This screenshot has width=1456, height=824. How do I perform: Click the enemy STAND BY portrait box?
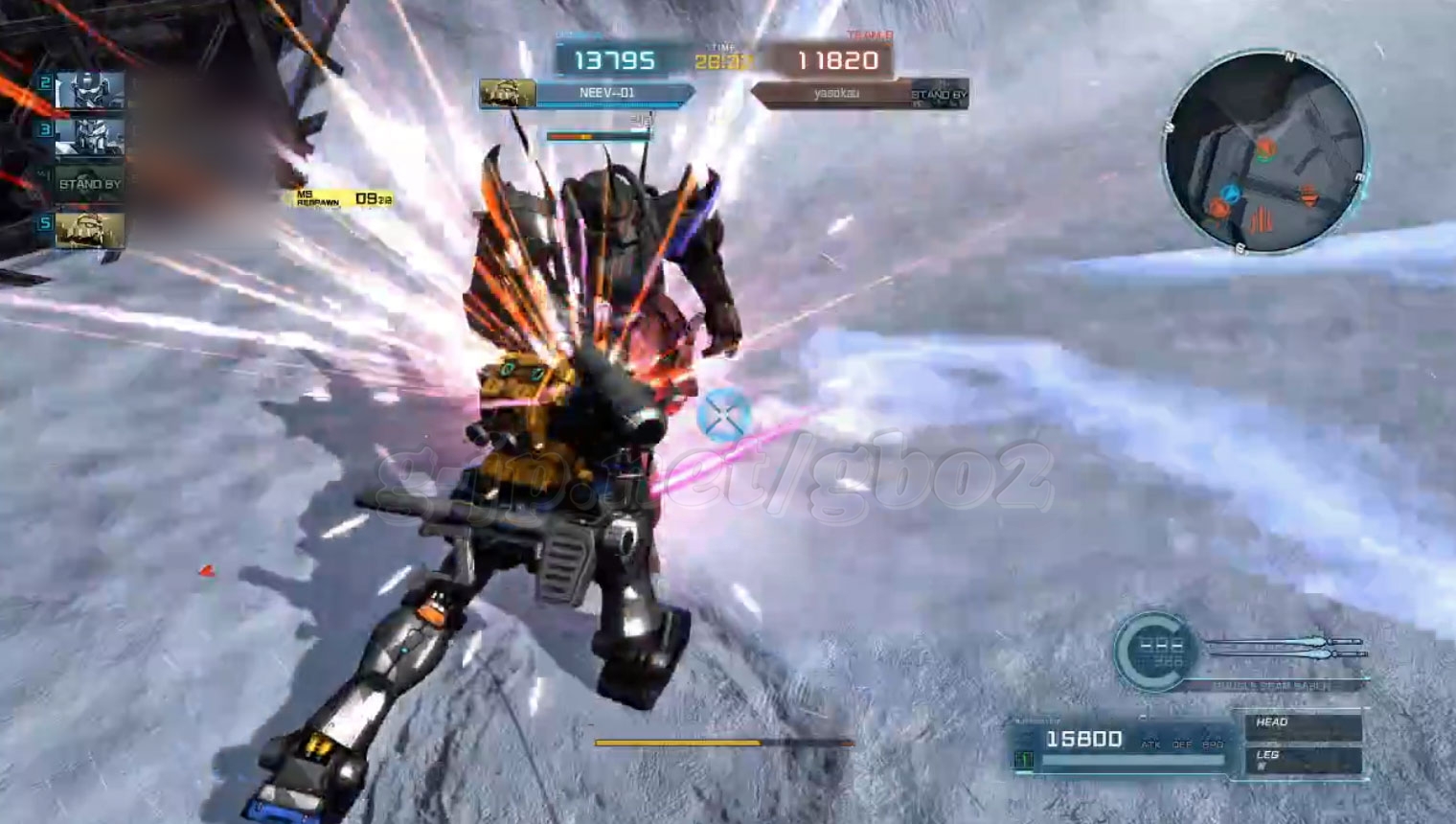coord(939,94)
